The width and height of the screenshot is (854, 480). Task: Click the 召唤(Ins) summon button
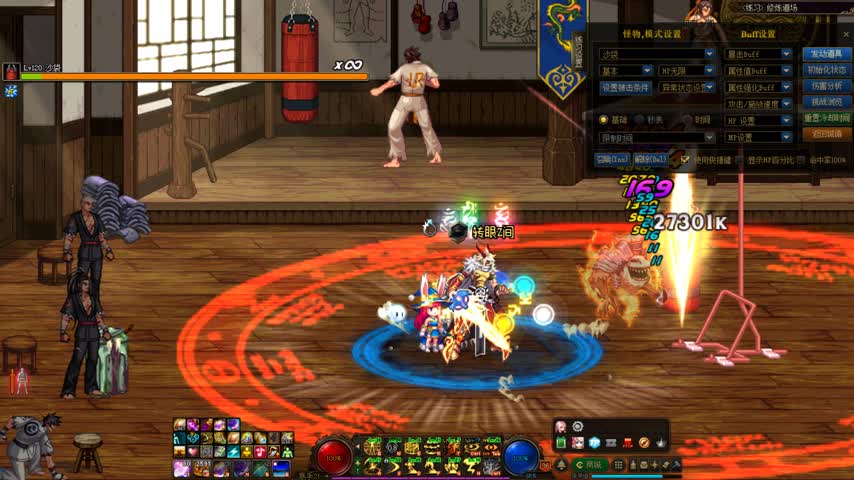(612, 159)
